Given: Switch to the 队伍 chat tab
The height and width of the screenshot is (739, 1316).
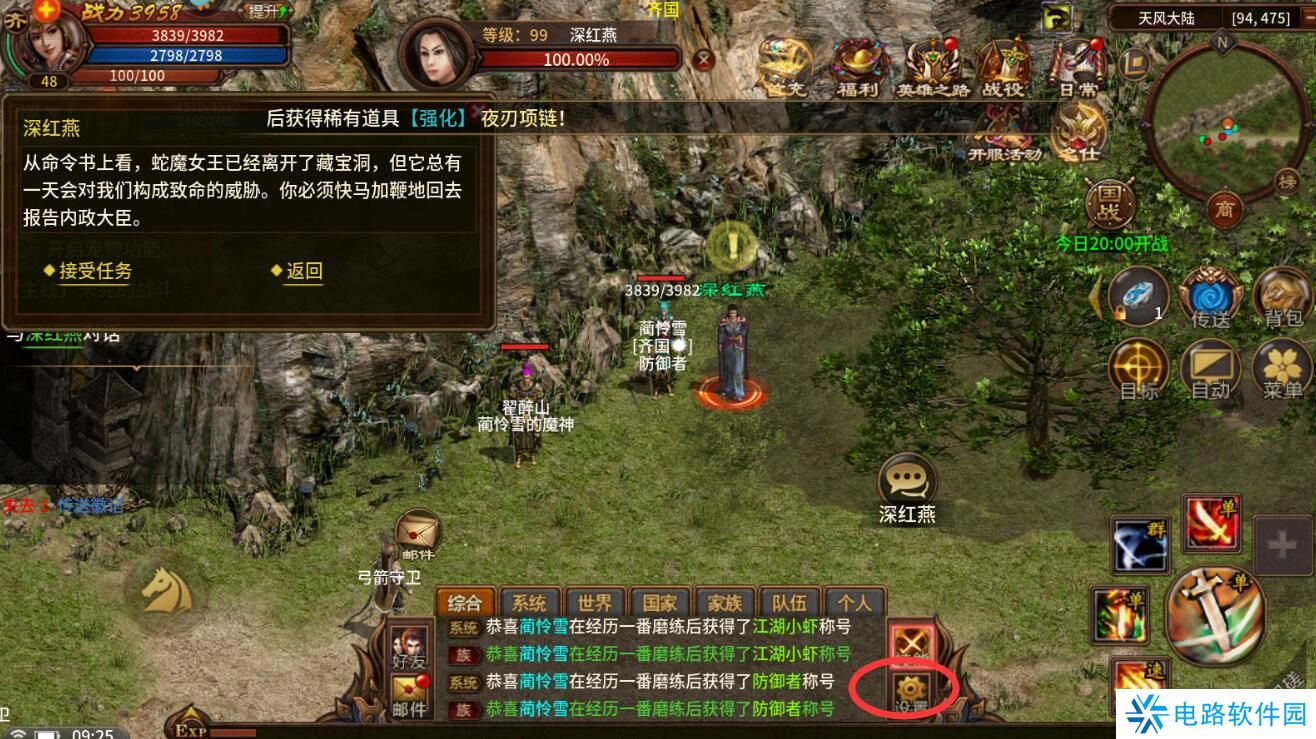Looking at the screenshot, I should (x=788, y=603).
